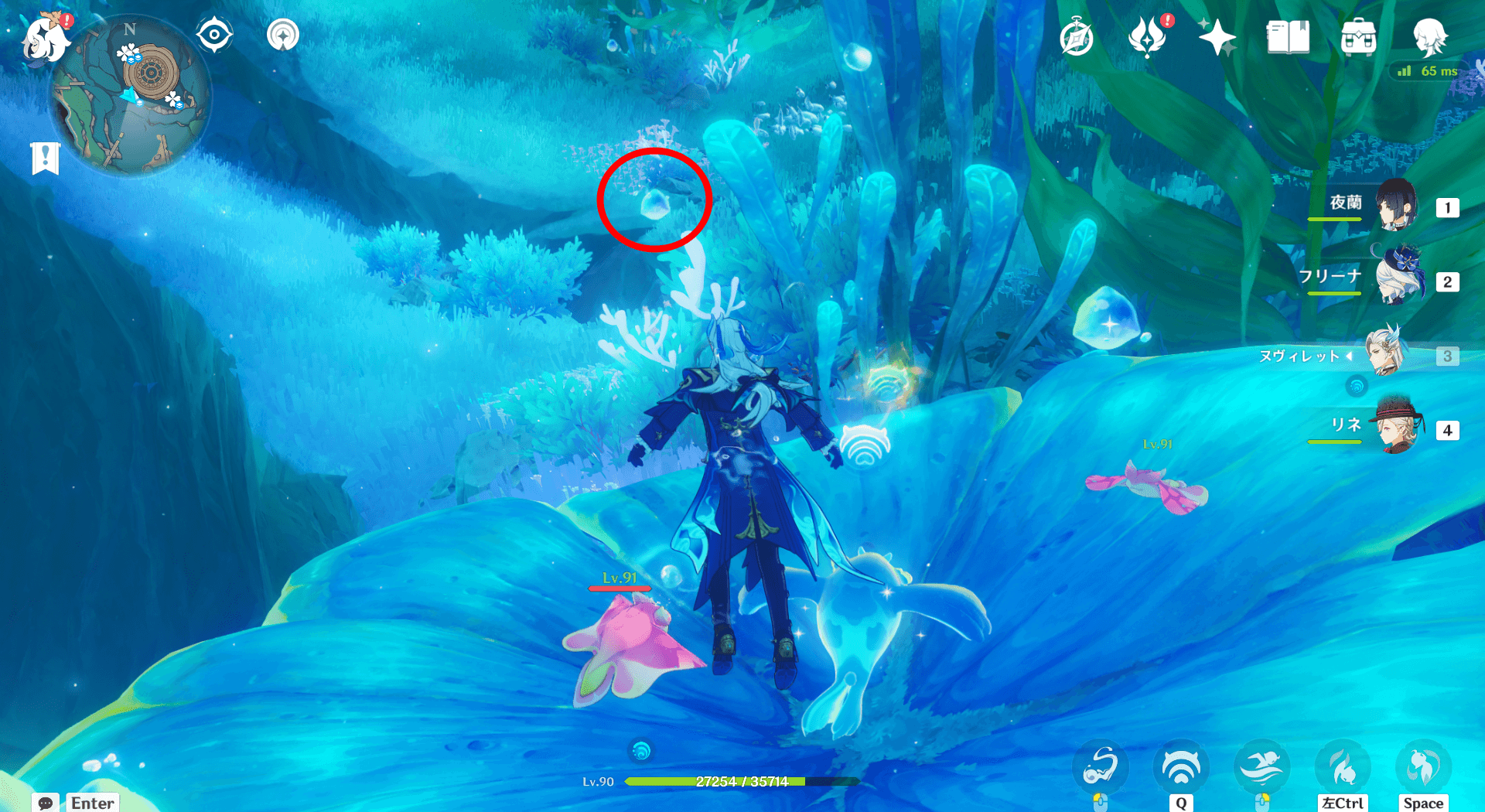Open the Inventory bag icon
The image size is (1485, 812).
point(1357,36)
